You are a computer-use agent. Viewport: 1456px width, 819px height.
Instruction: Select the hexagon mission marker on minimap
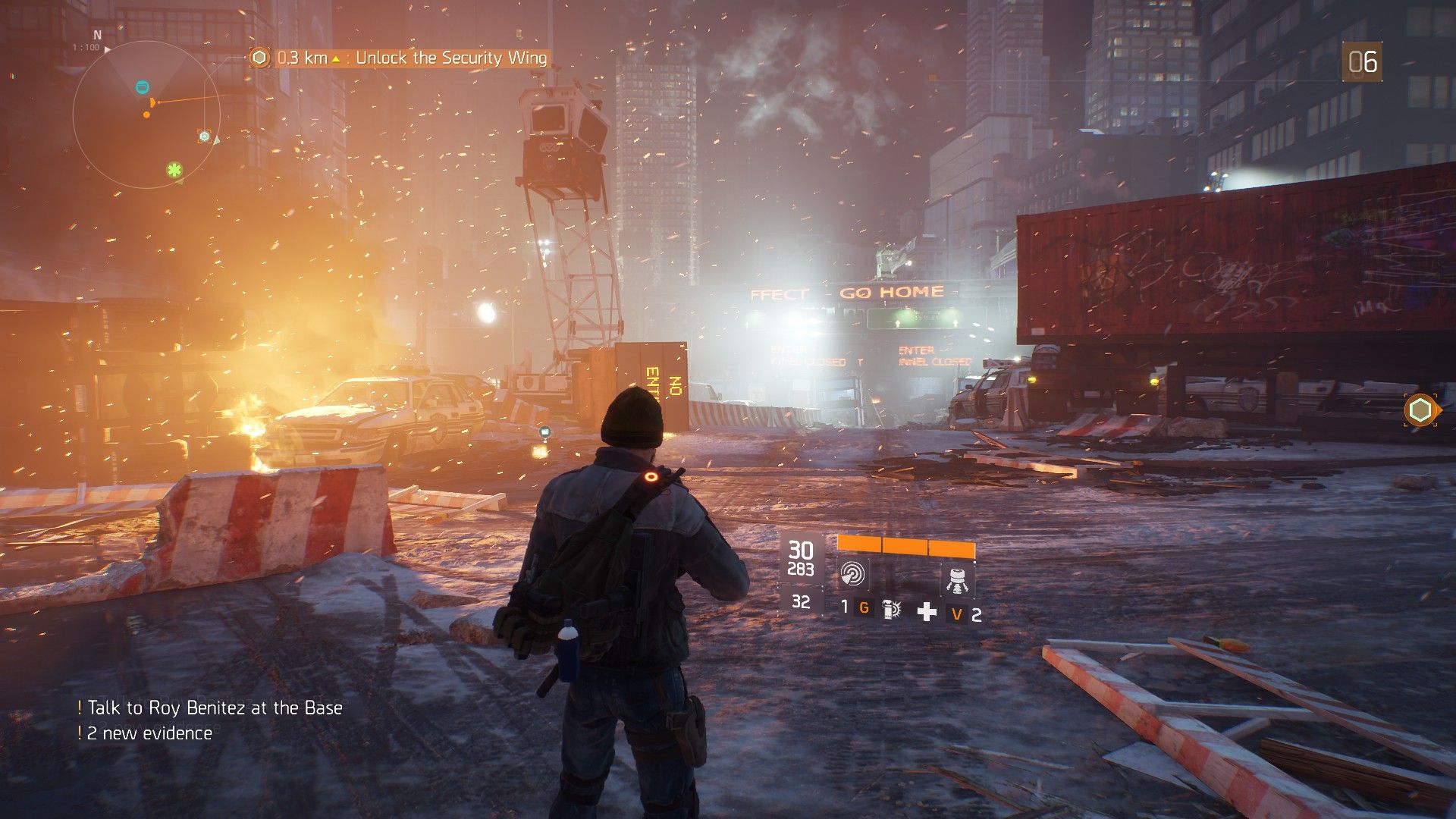coord(204,136)
